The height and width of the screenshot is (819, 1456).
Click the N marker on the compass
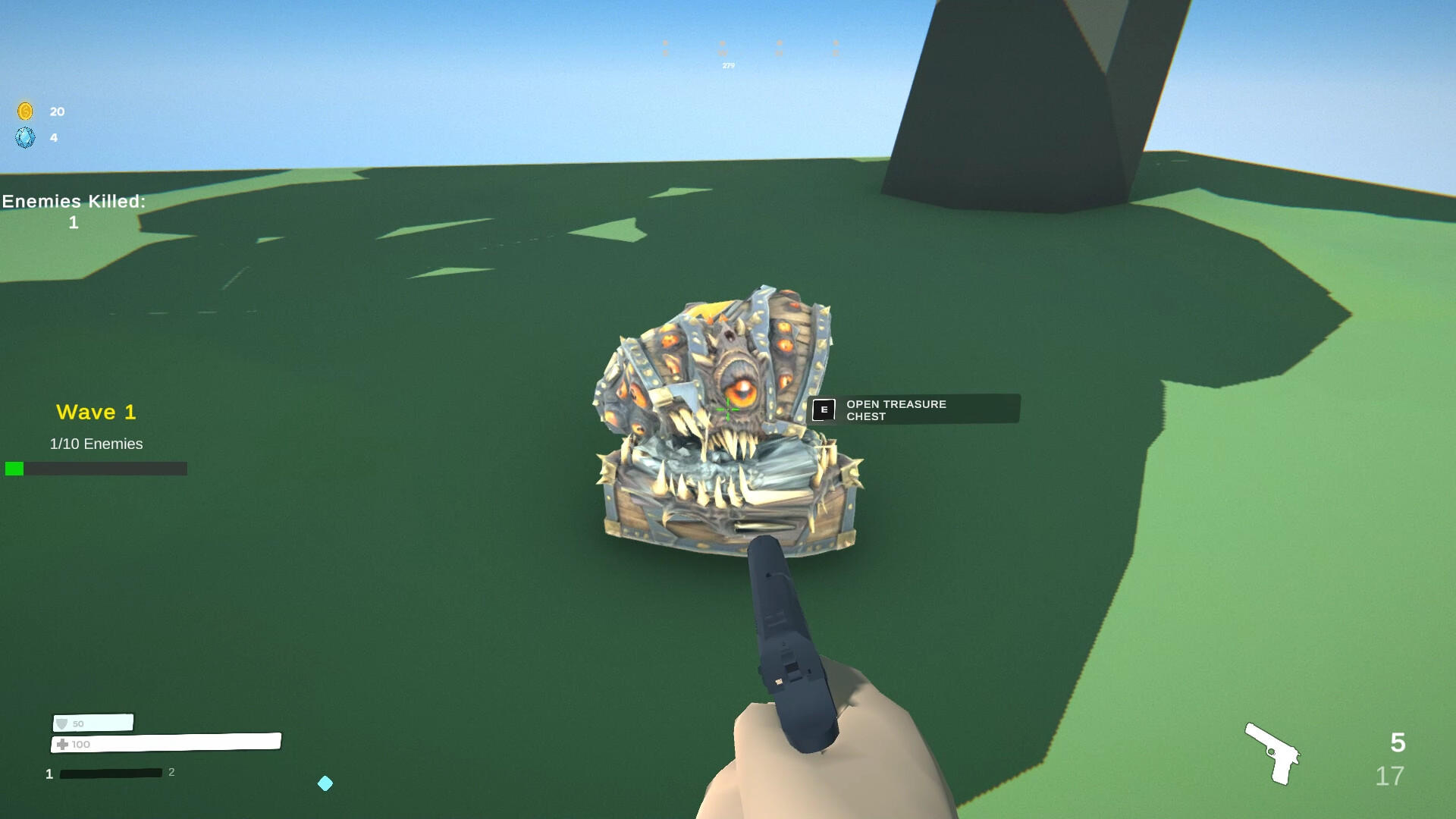[x=779, y=52]
